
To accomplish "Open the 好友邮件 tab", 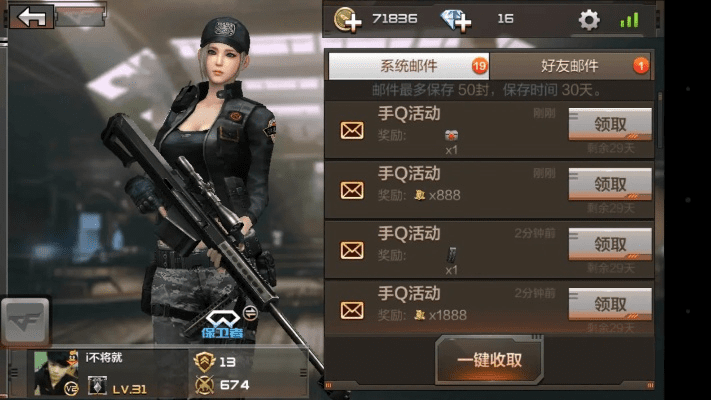I will point(570,66).
